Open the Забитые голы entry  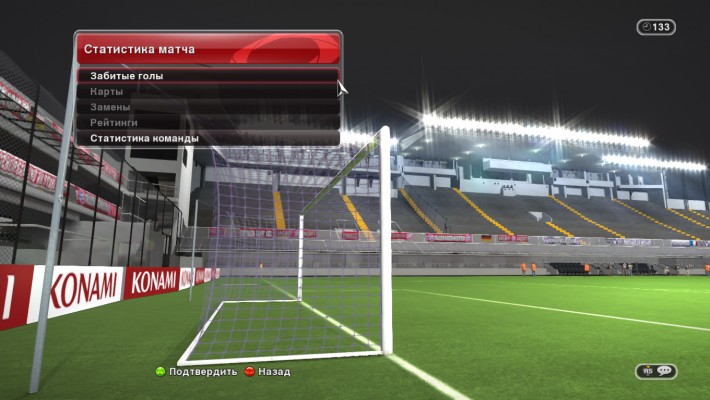tap(127, 76)
